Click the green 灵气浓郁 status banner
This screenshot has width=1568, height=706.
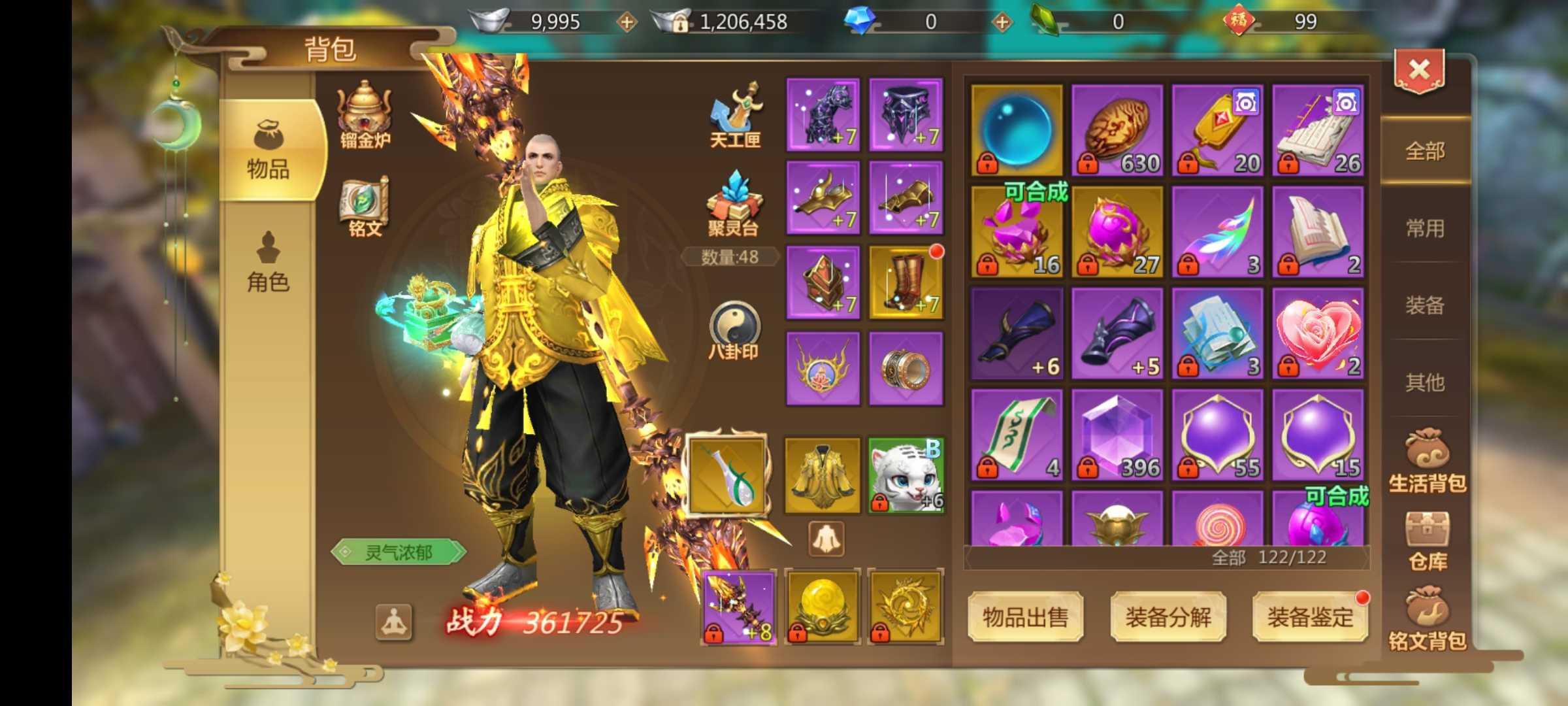click(400, 552)
